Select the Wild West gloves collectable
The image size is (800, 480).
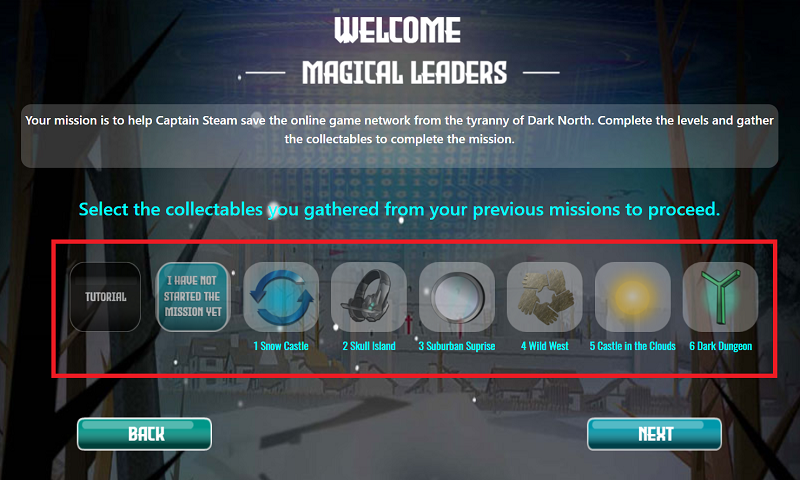pos(545,297)
